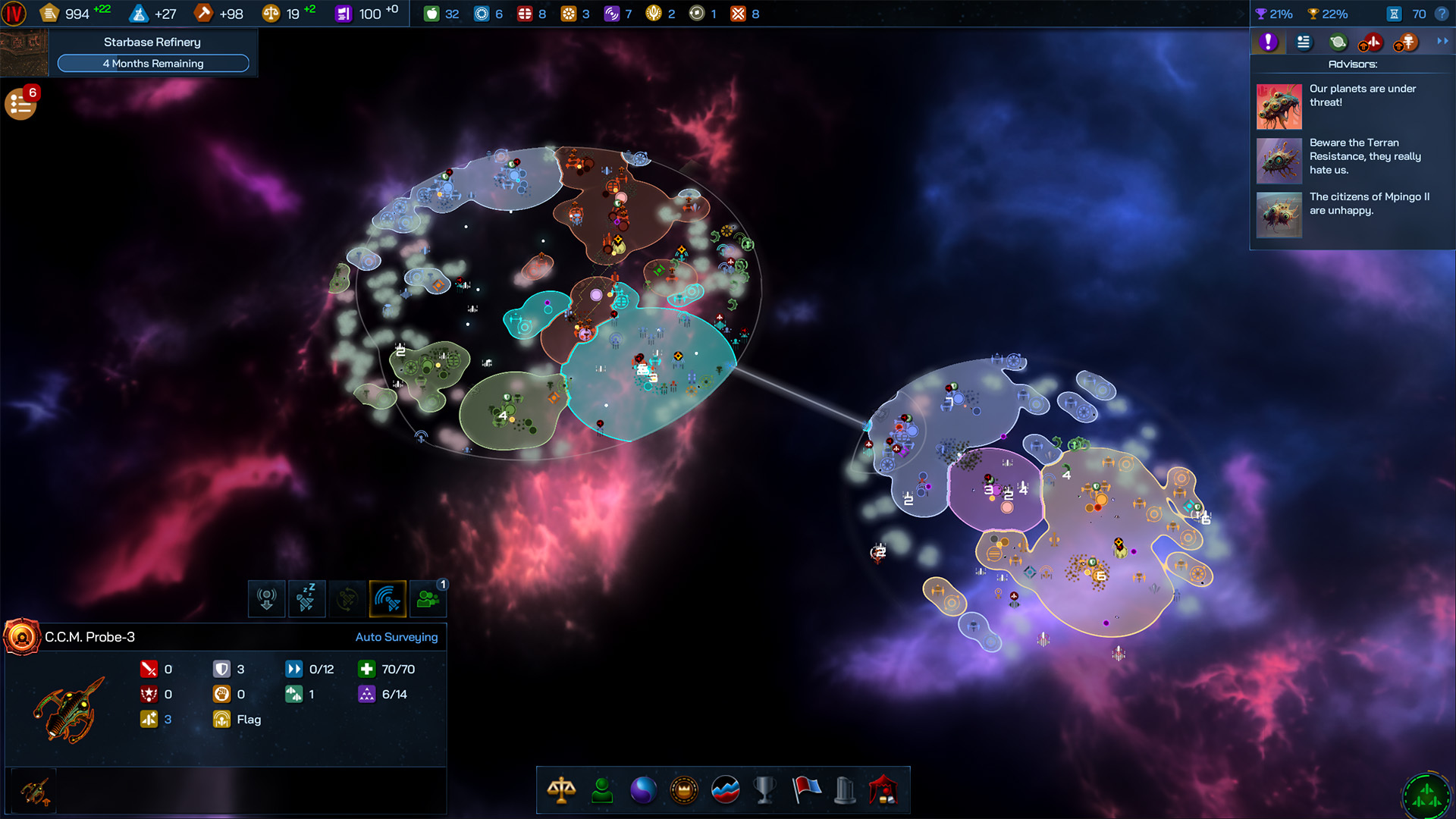This screenshot has width=1456, height=819.
Task: Open the Diplomacy flag icon on bottom toolbar
Action: coord(807,789)
